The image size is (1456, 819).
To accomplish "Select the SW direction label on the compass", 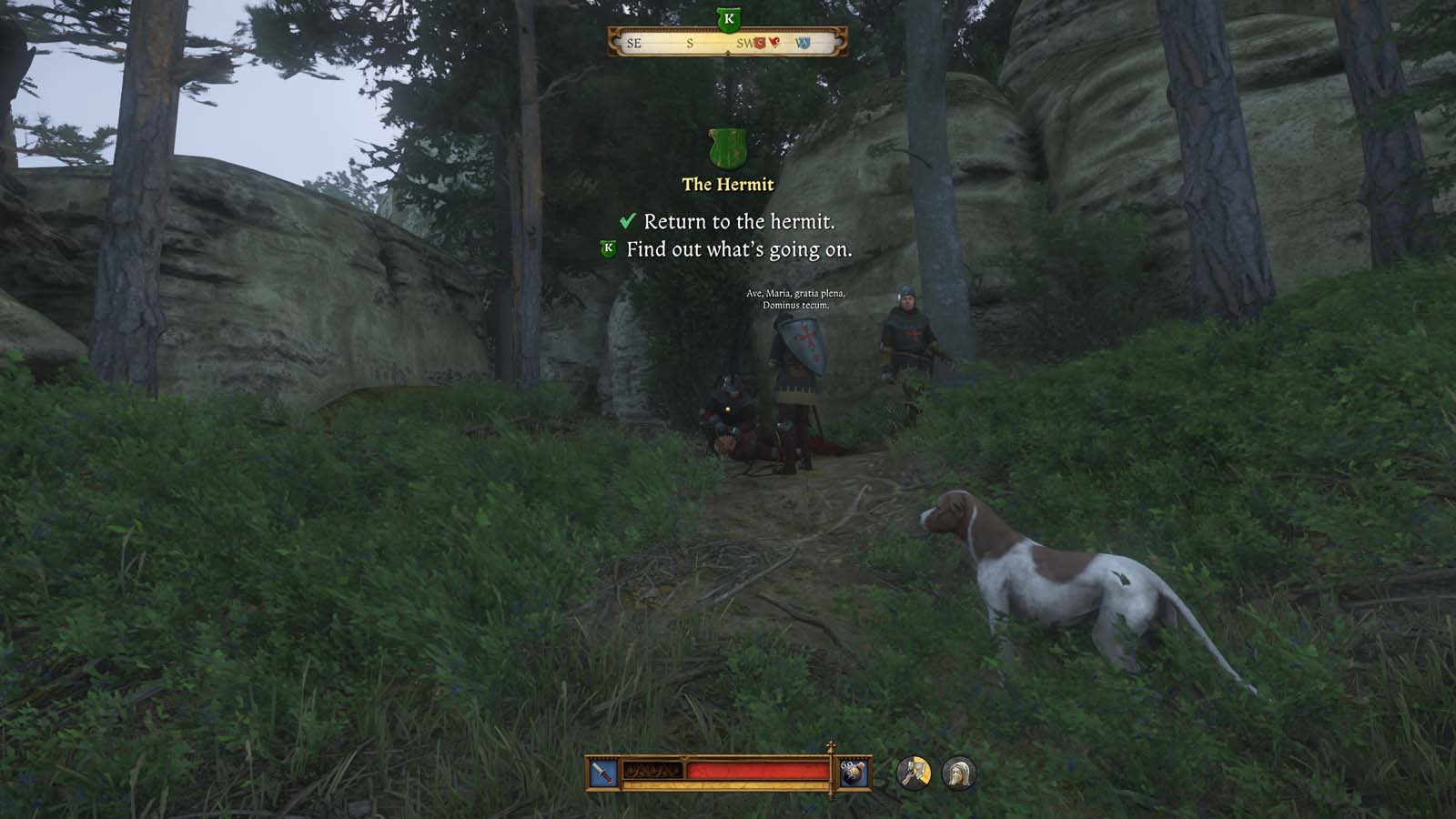I will (746, 43).
